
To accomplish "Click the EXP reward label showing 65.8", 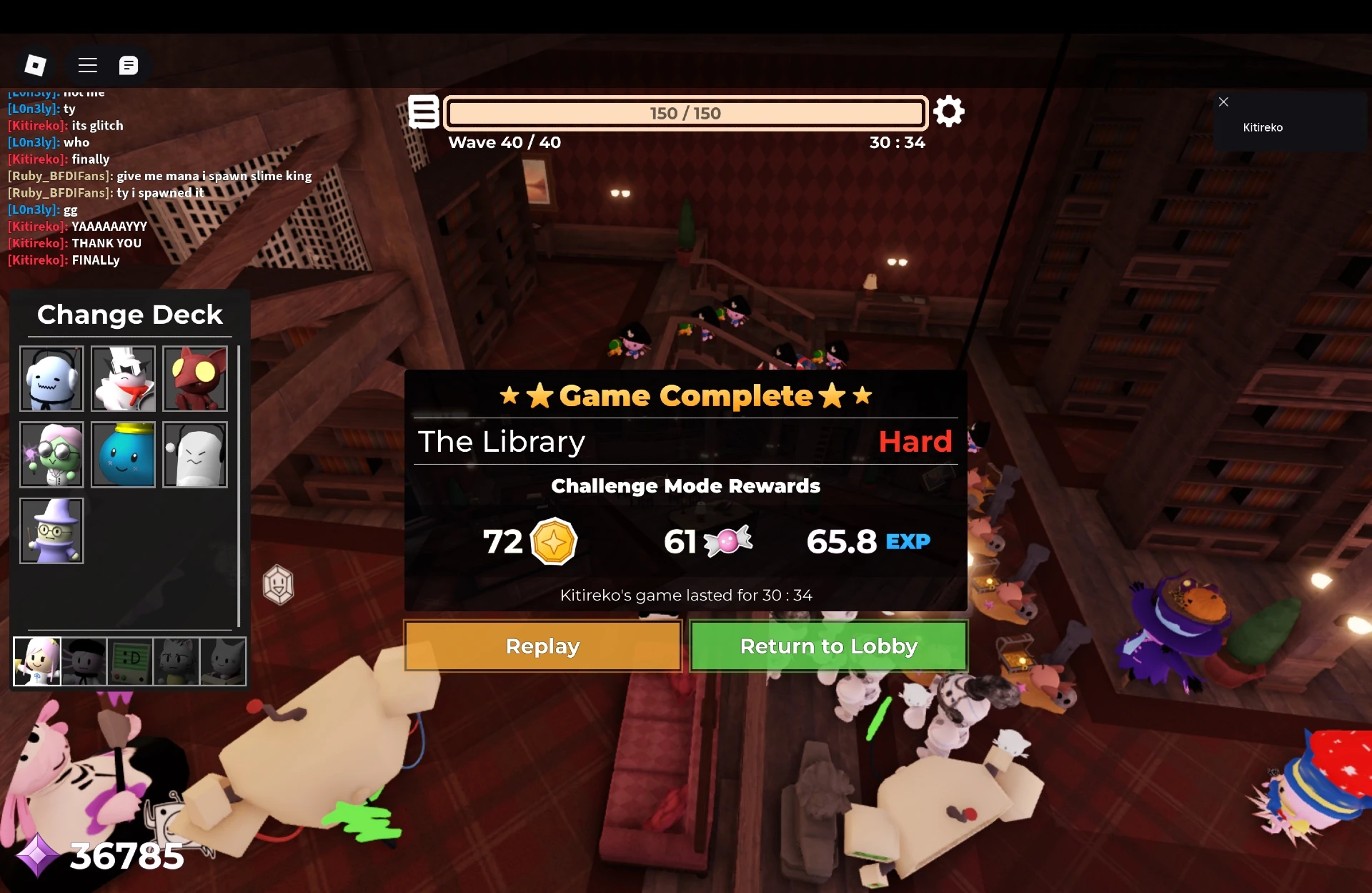I will tap(908, 542).
